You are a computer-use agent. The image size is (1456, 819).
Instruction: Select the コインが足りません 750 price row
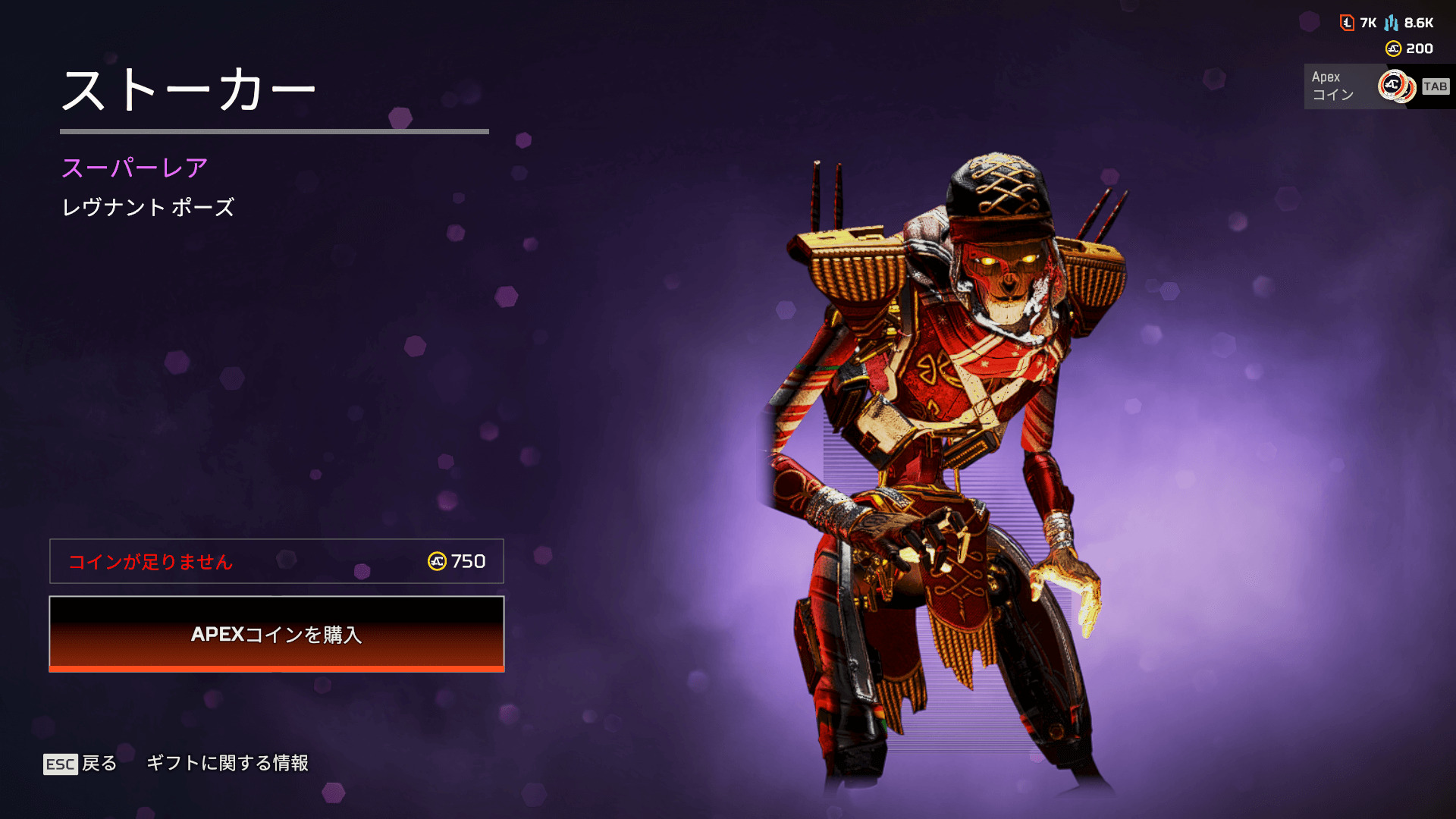277,561
